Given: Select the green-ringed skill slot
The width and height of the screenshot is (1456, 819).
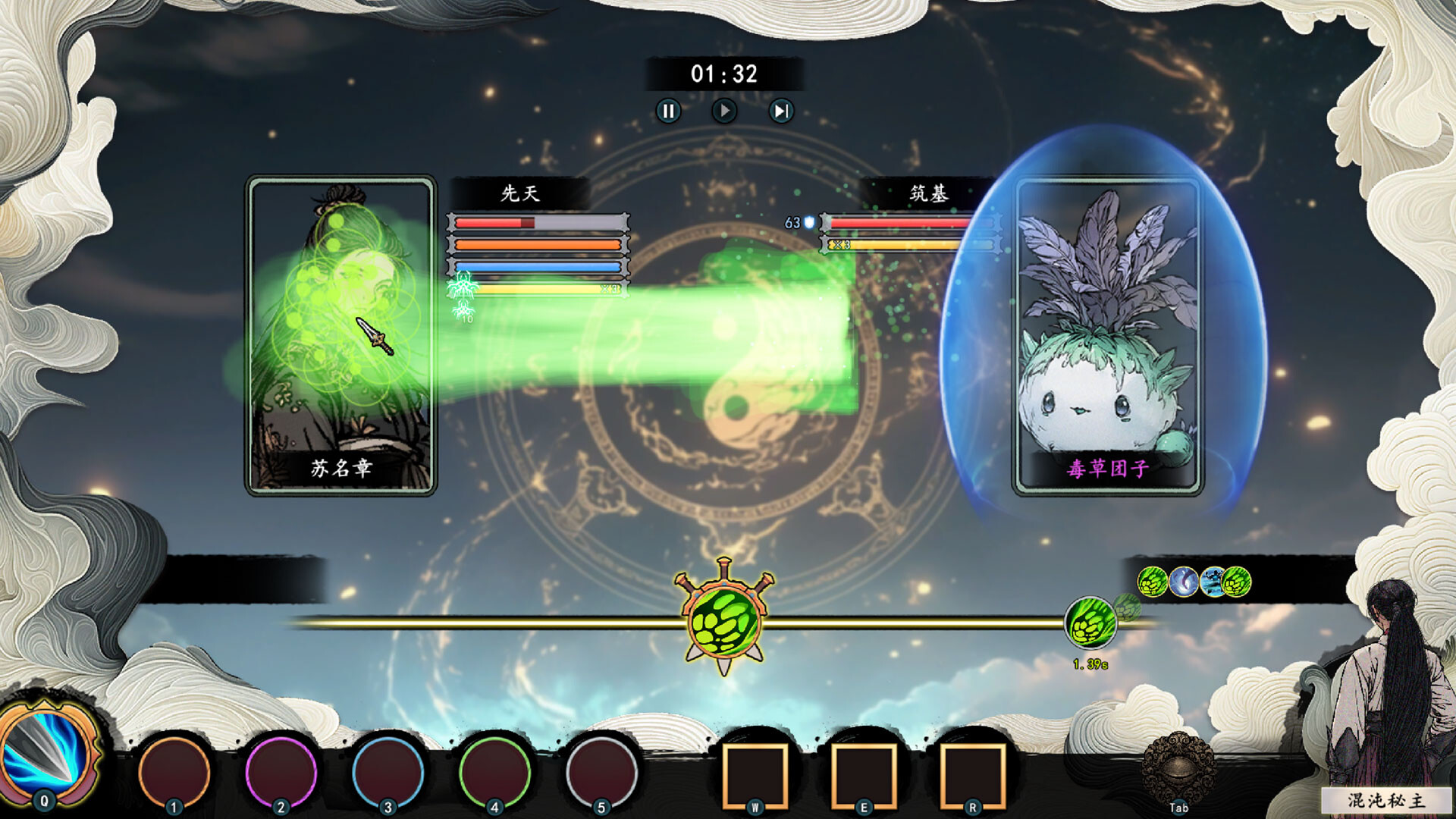Looking at the screenshot, I should tap(495, 772).
